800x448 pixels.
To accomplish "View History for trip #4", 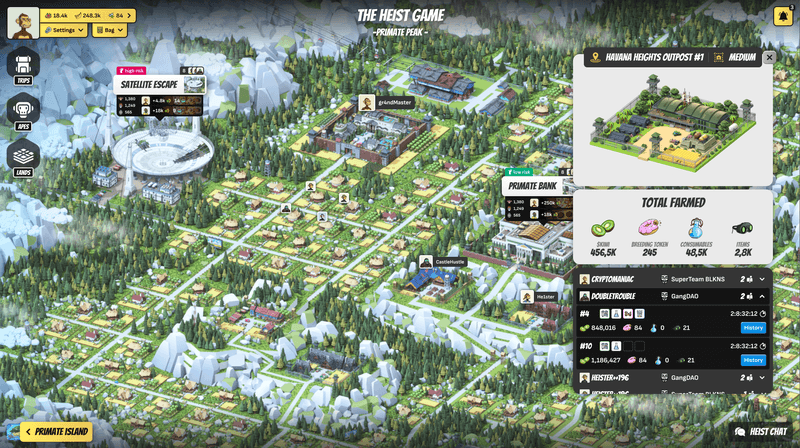I will click(752, 328).
